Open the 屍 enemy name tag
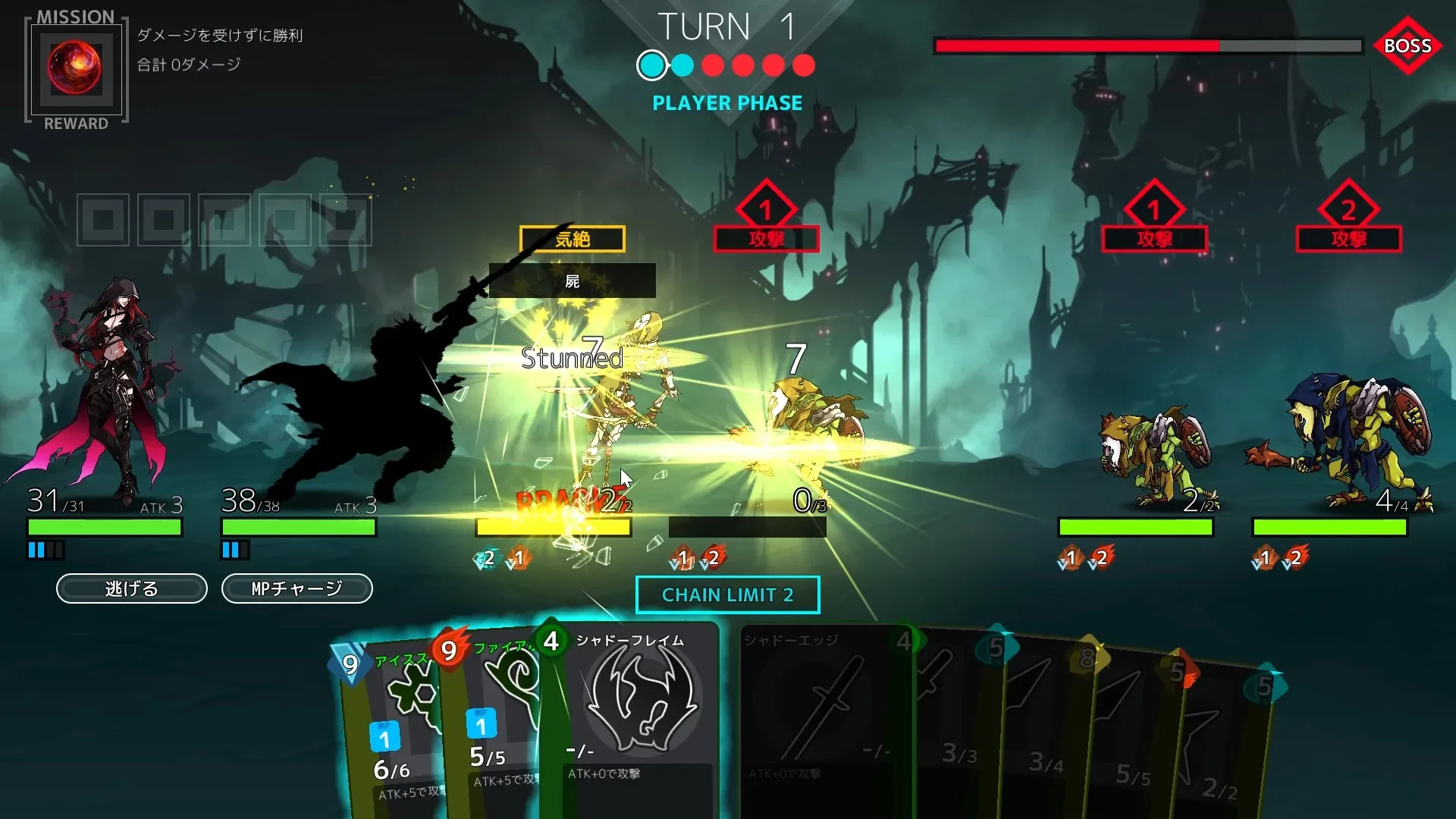 click(572, 281)
